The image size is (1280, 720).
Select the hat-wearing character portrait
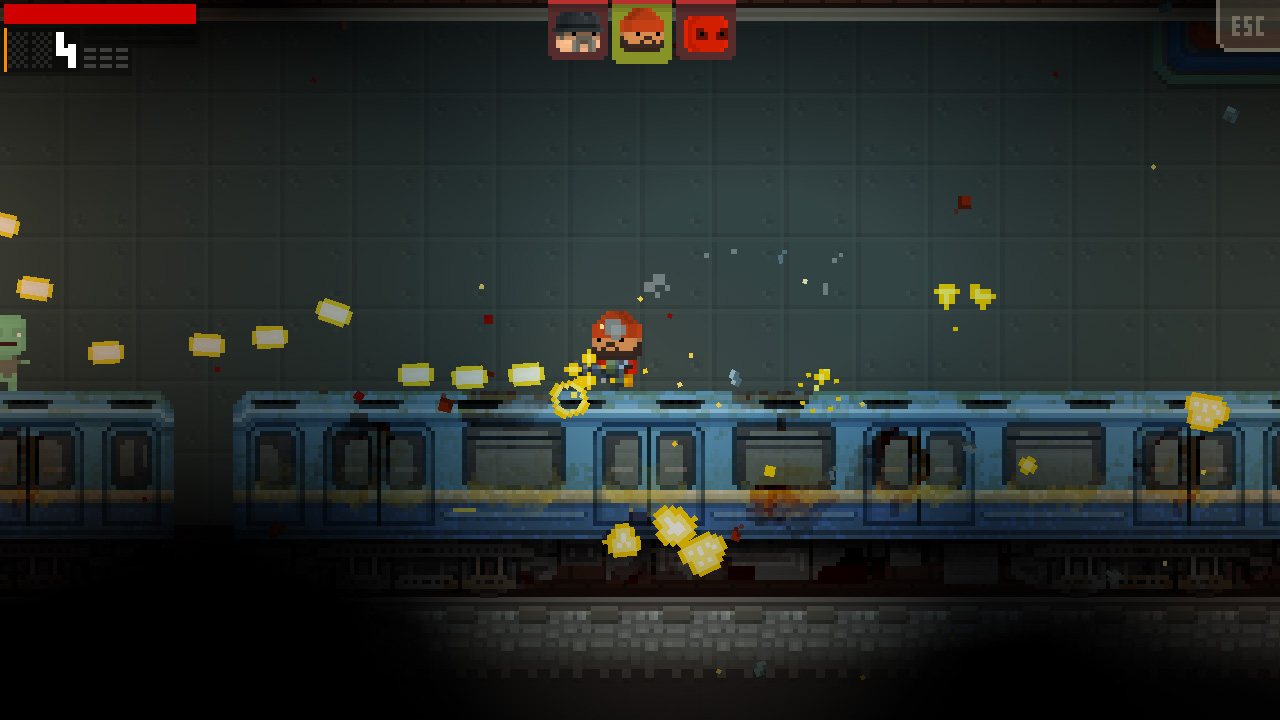[577, 30]
